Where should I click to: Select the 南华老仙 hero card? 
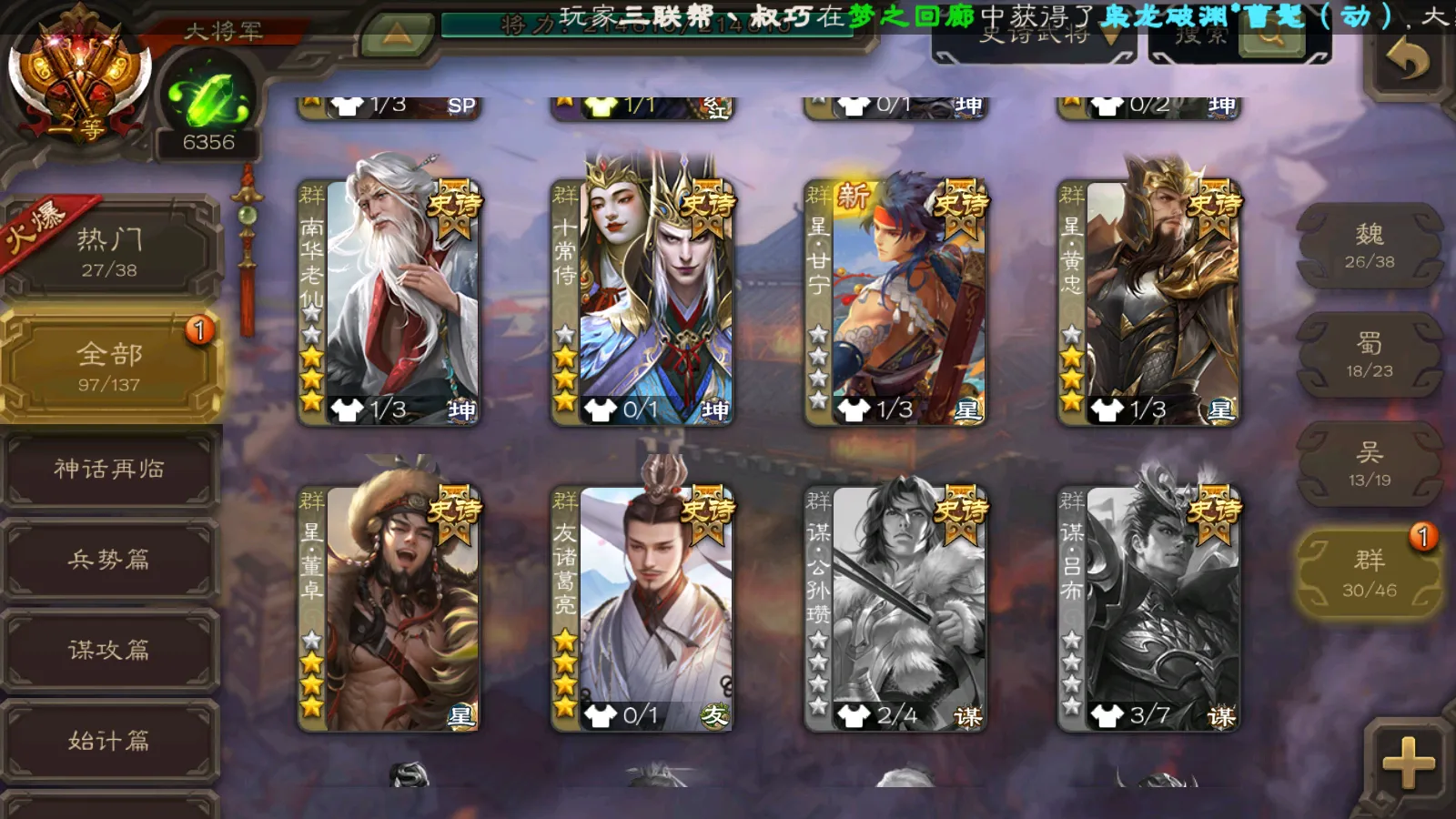coord(389,302)
